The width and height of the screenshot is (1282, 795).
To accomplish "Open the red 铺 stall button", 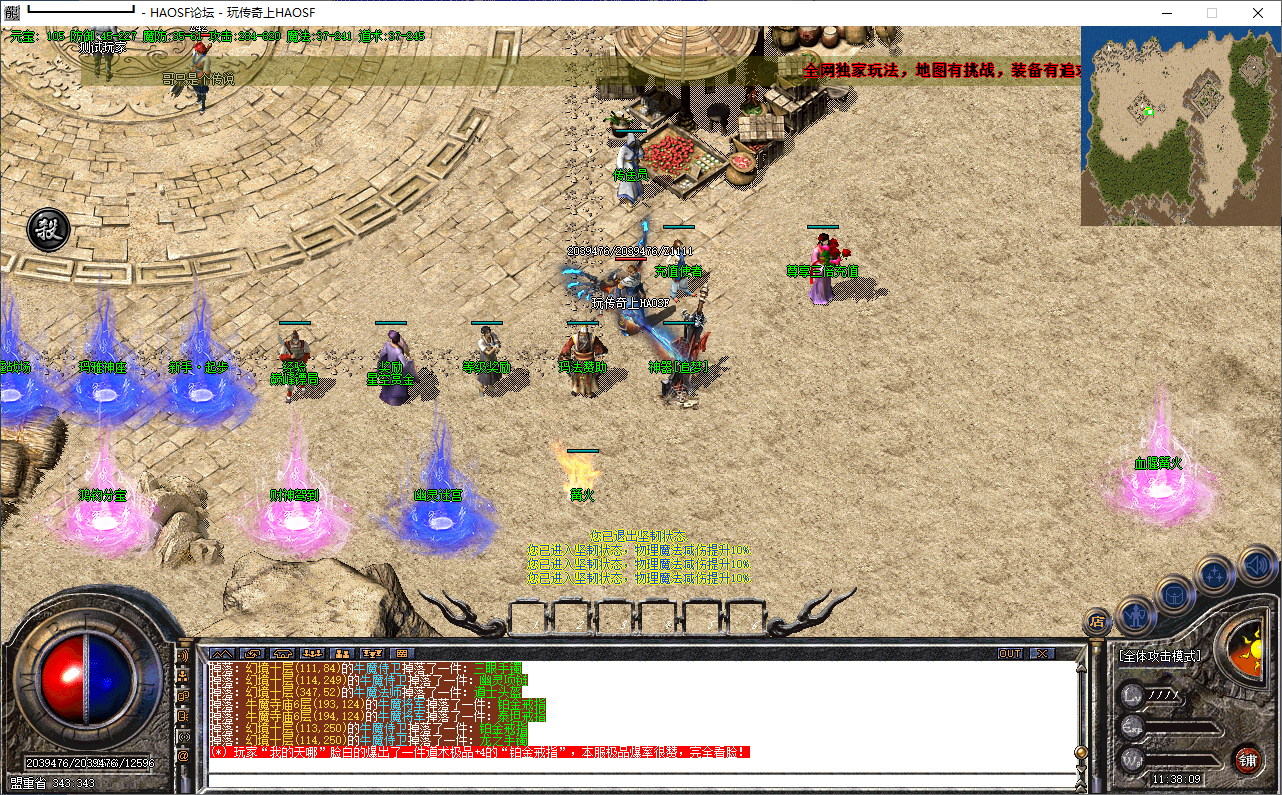I will click(1247, 759).
